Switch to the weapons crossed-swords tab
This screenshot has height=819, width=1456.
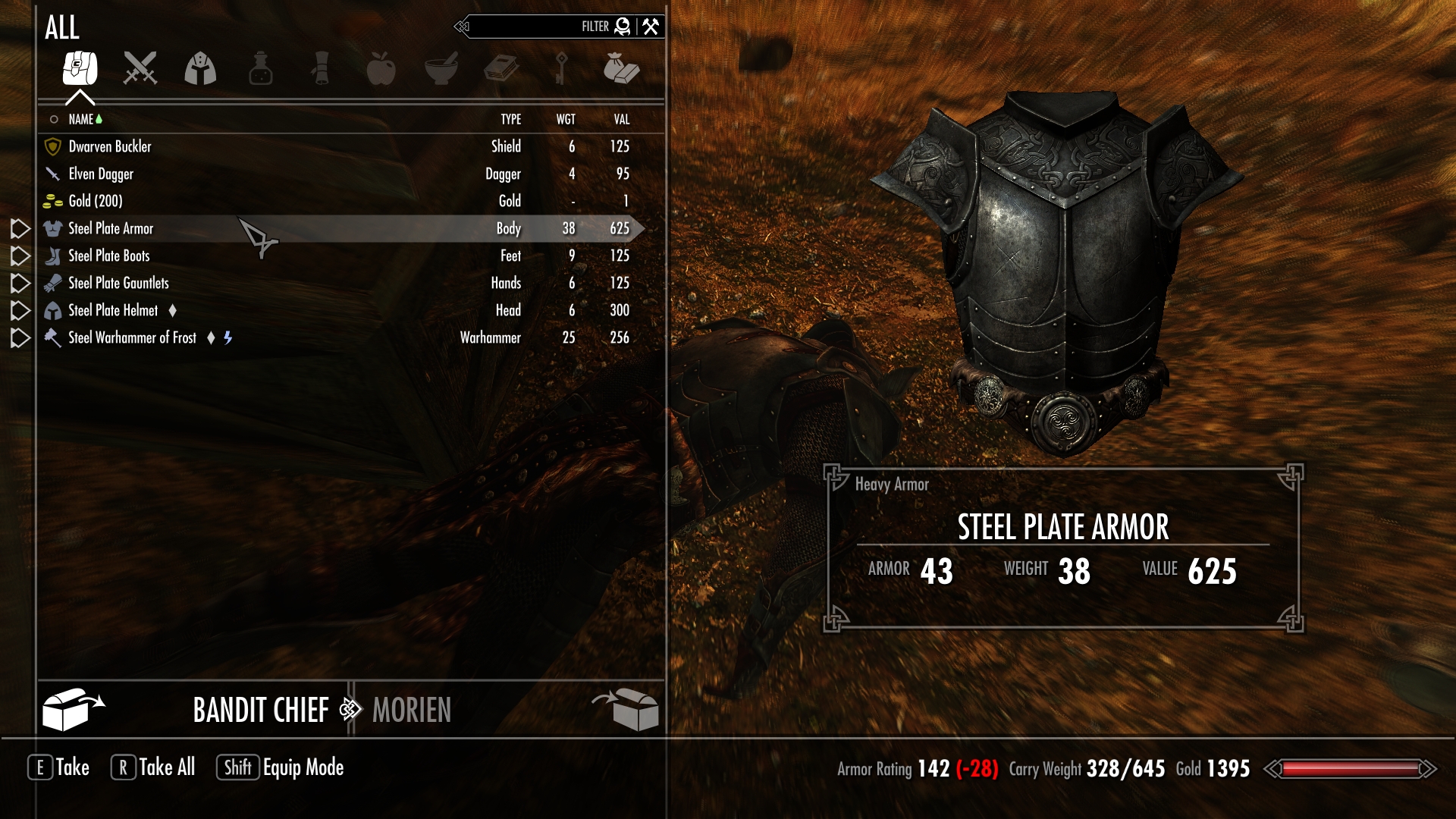tap(140, 68)
